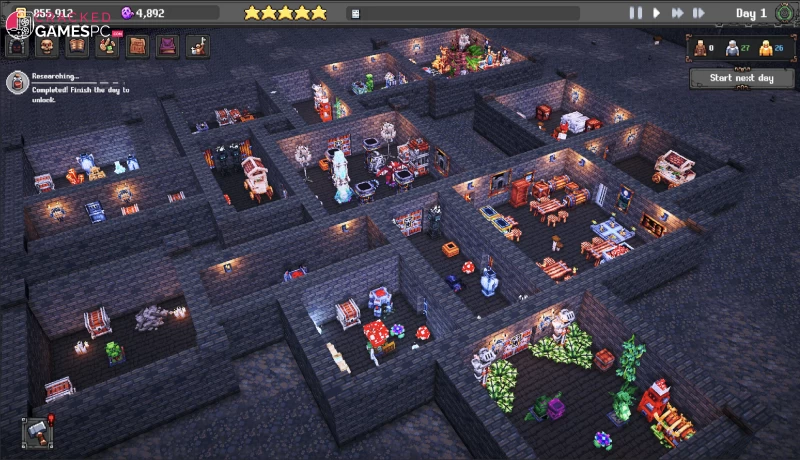800x460 pixels.
Task: Open the dungeon archway toolbar icon
Action: [17, 46]
